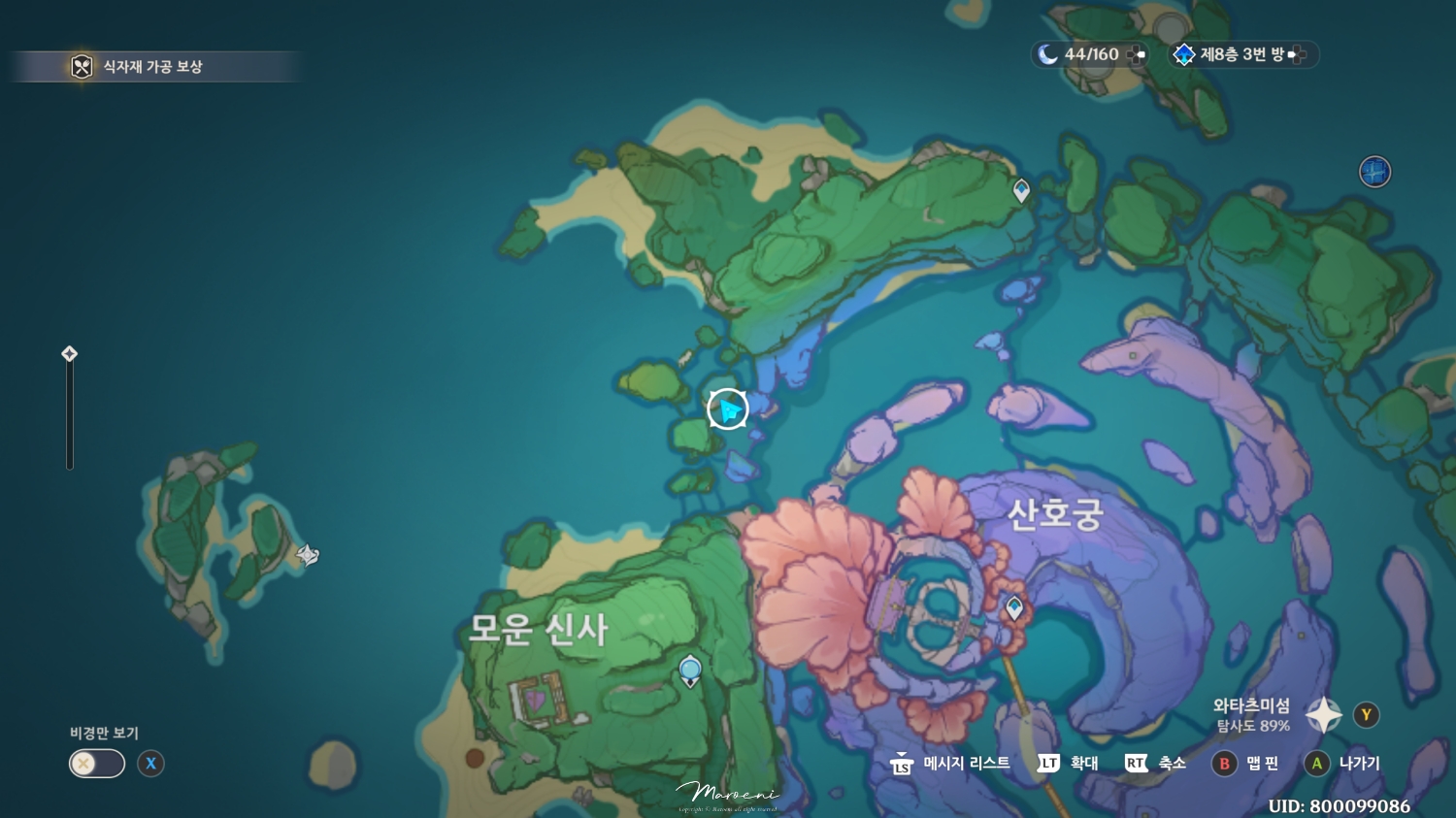Image resolution: width=1456 pixels, height=818 pixels.
Task: Click the plus button next to the Abyss entry
Action: tap(1301, 54)
